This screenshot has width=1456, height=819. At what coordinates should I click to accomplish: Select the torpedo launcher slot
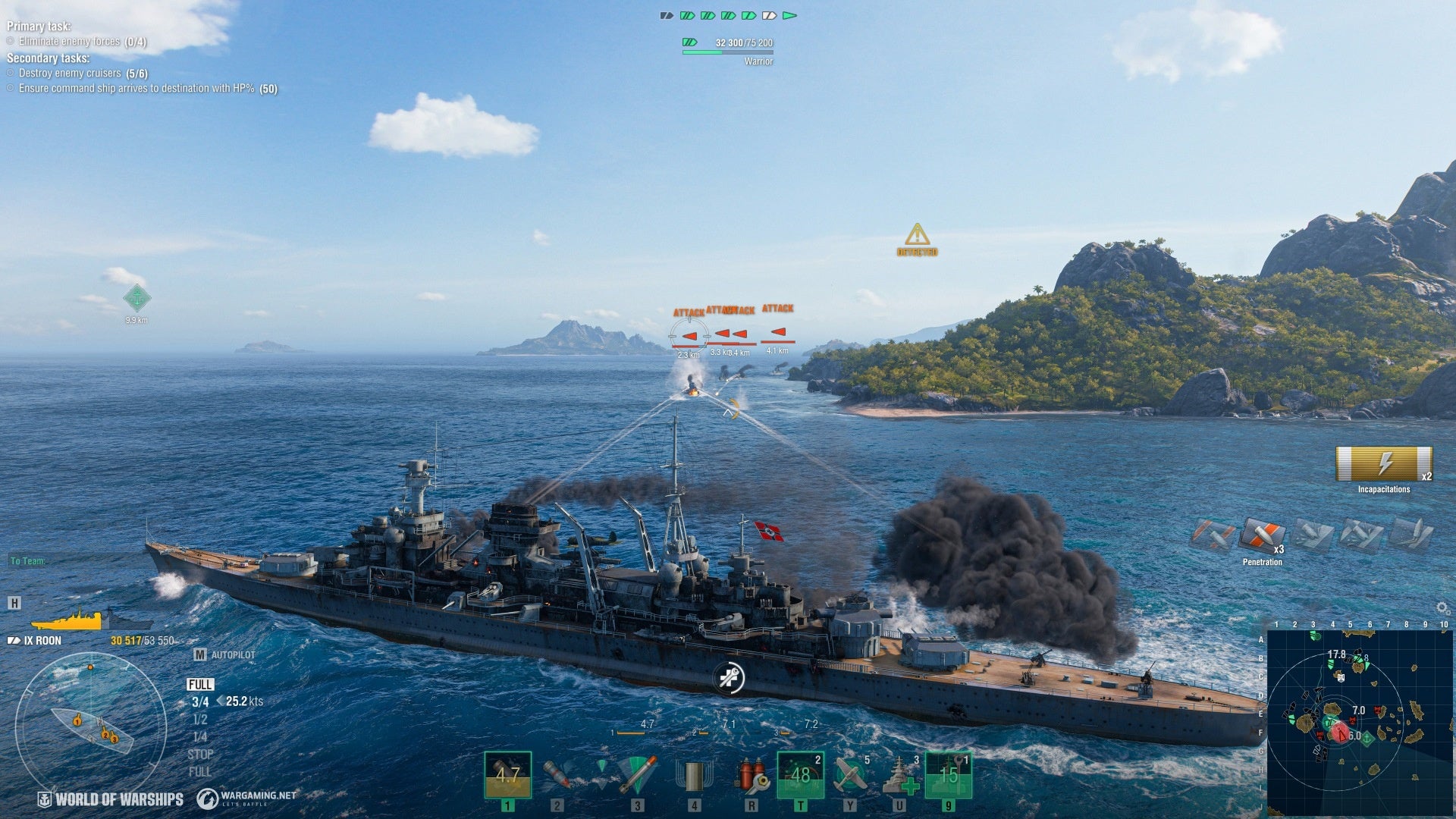(x=637, y=775)
